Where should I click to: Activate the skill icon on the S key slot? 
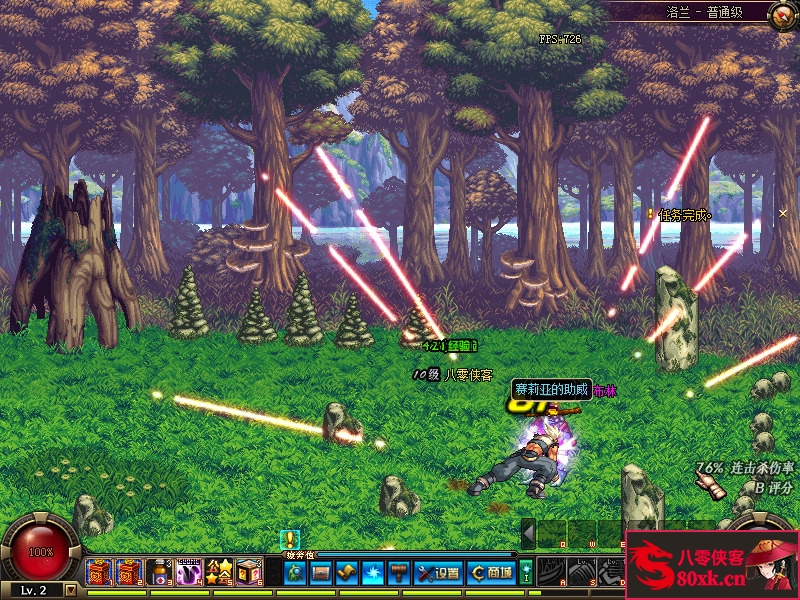pyautogui.click(x=581, y=571)
